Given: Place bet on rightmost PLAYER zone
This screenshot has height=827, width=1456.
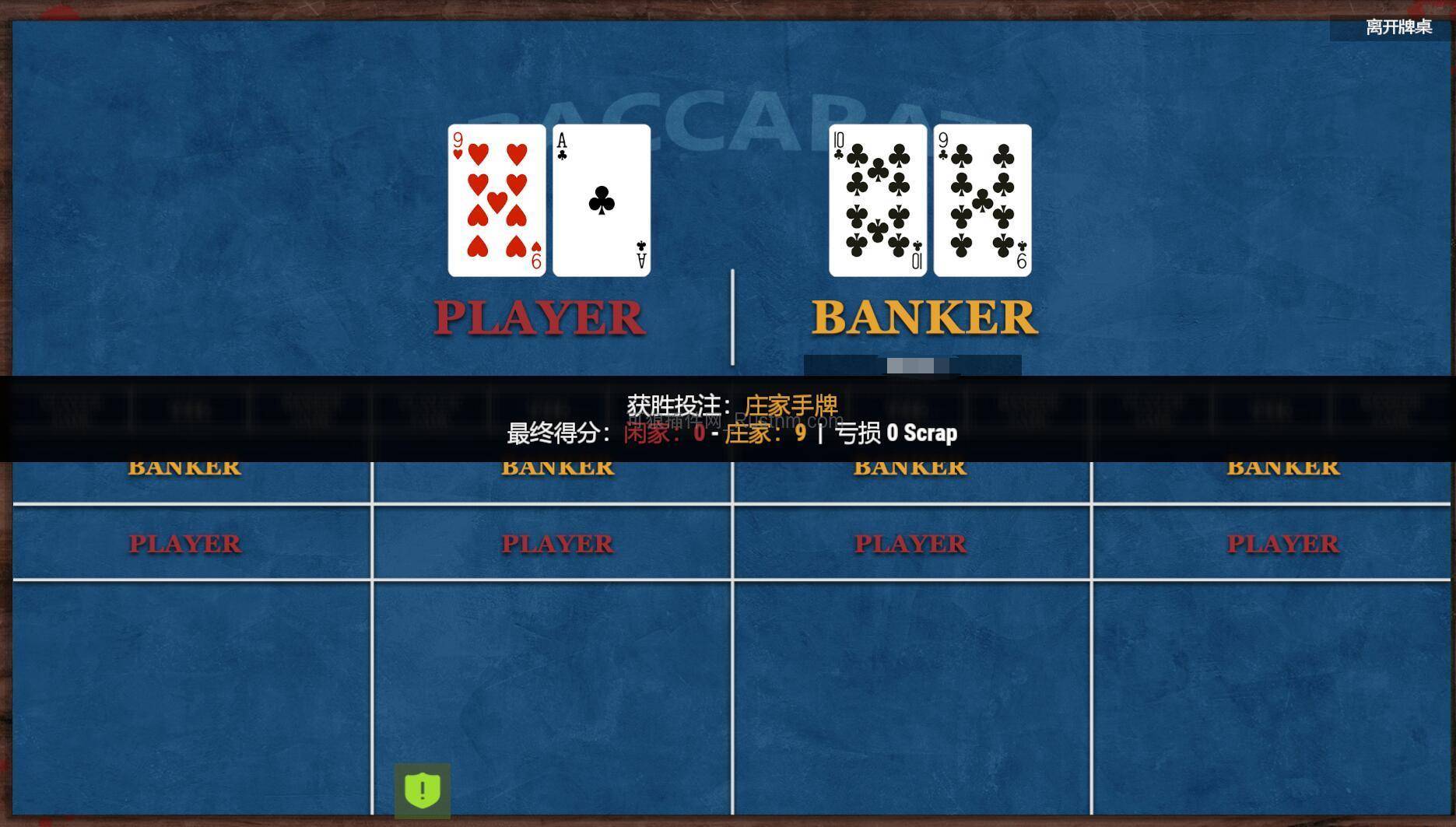Looking at the screenshot, I should point(1282,543).
